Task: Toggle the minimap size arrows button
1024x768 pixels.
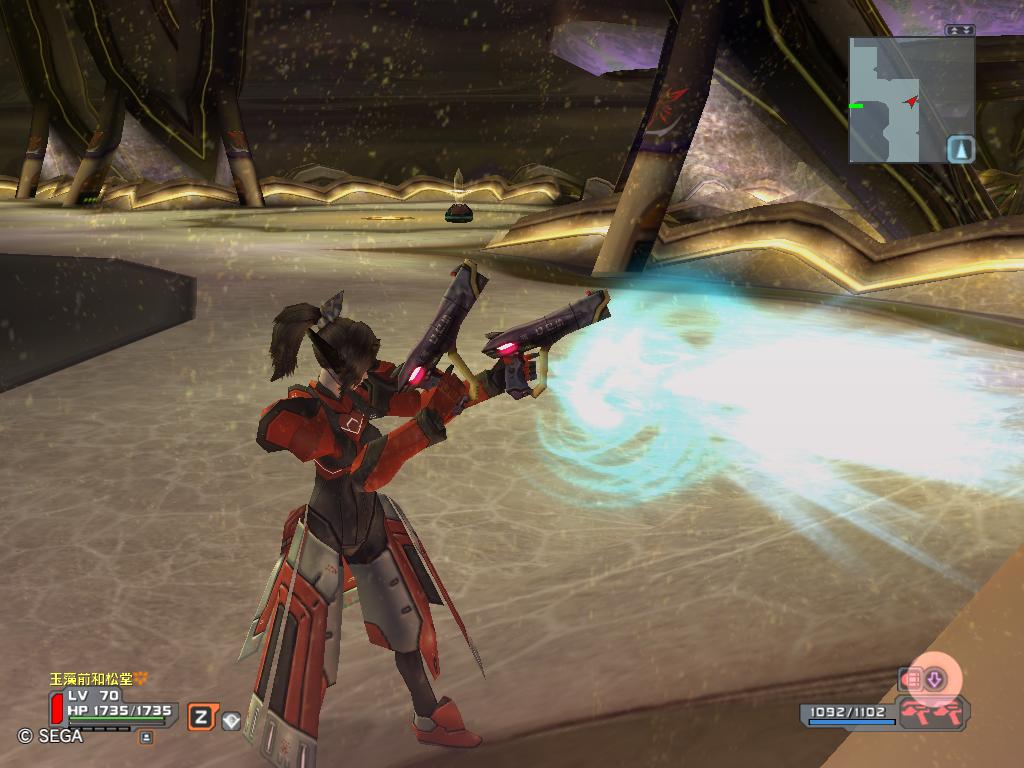Action: pyautogui.click(x=959, y=30)
